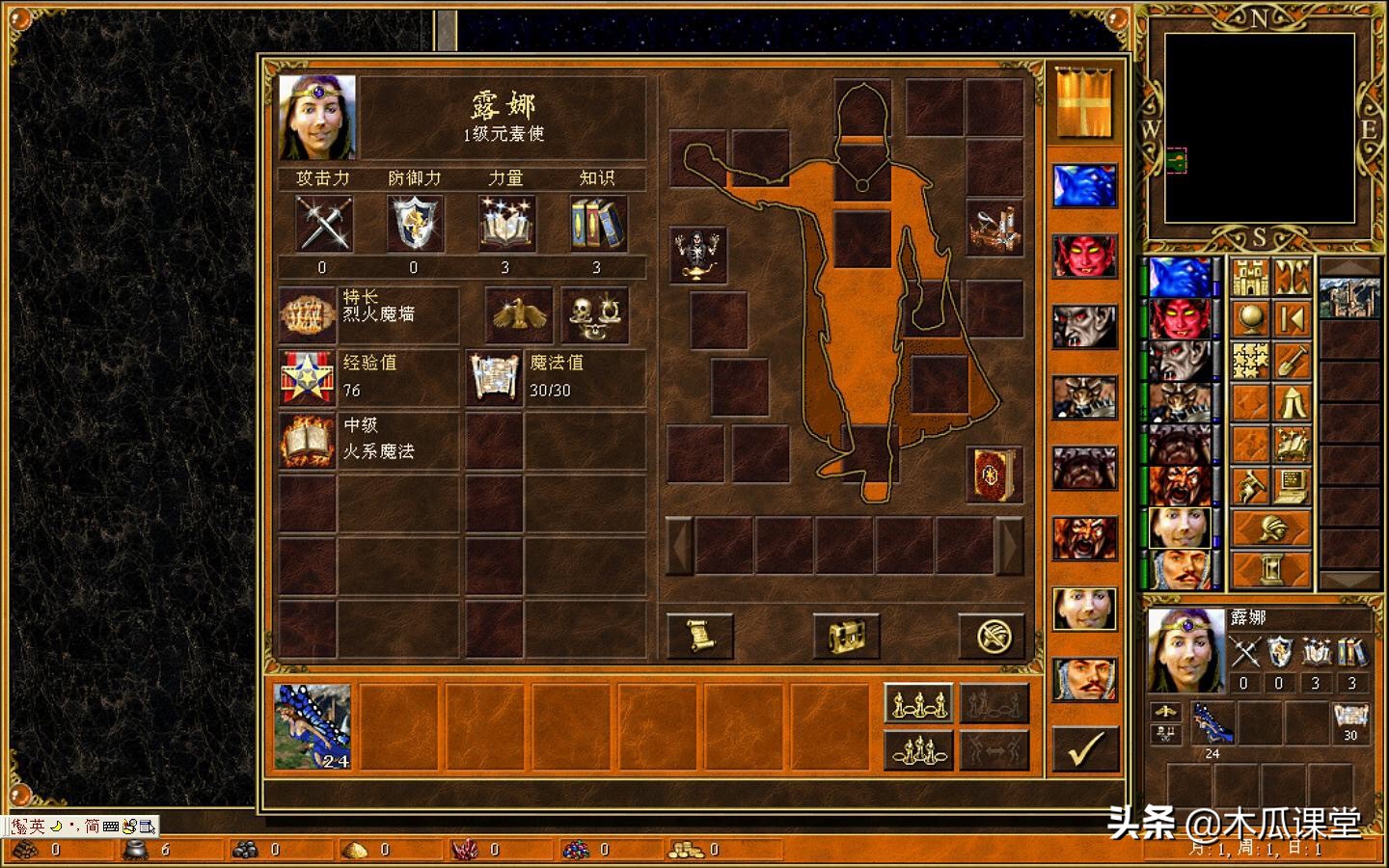Show the backpack's next artifacts arrow
Viewport: 1389px width, 868px height.
point(1010,546)
